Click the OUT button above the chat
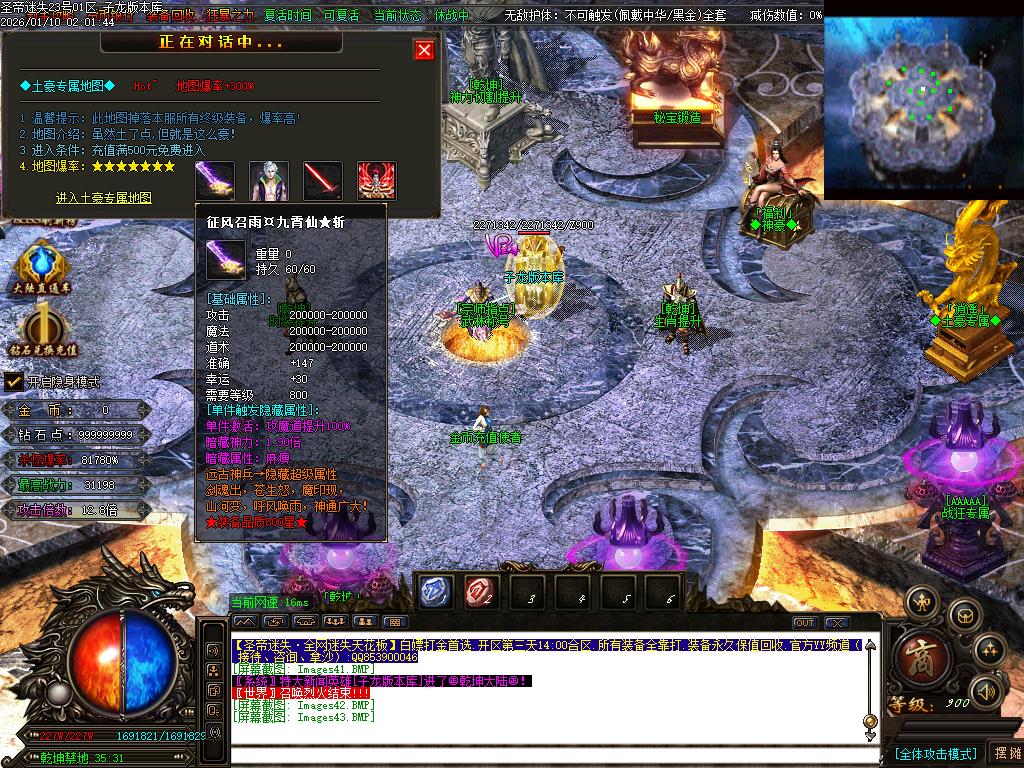 pos(805,623)
